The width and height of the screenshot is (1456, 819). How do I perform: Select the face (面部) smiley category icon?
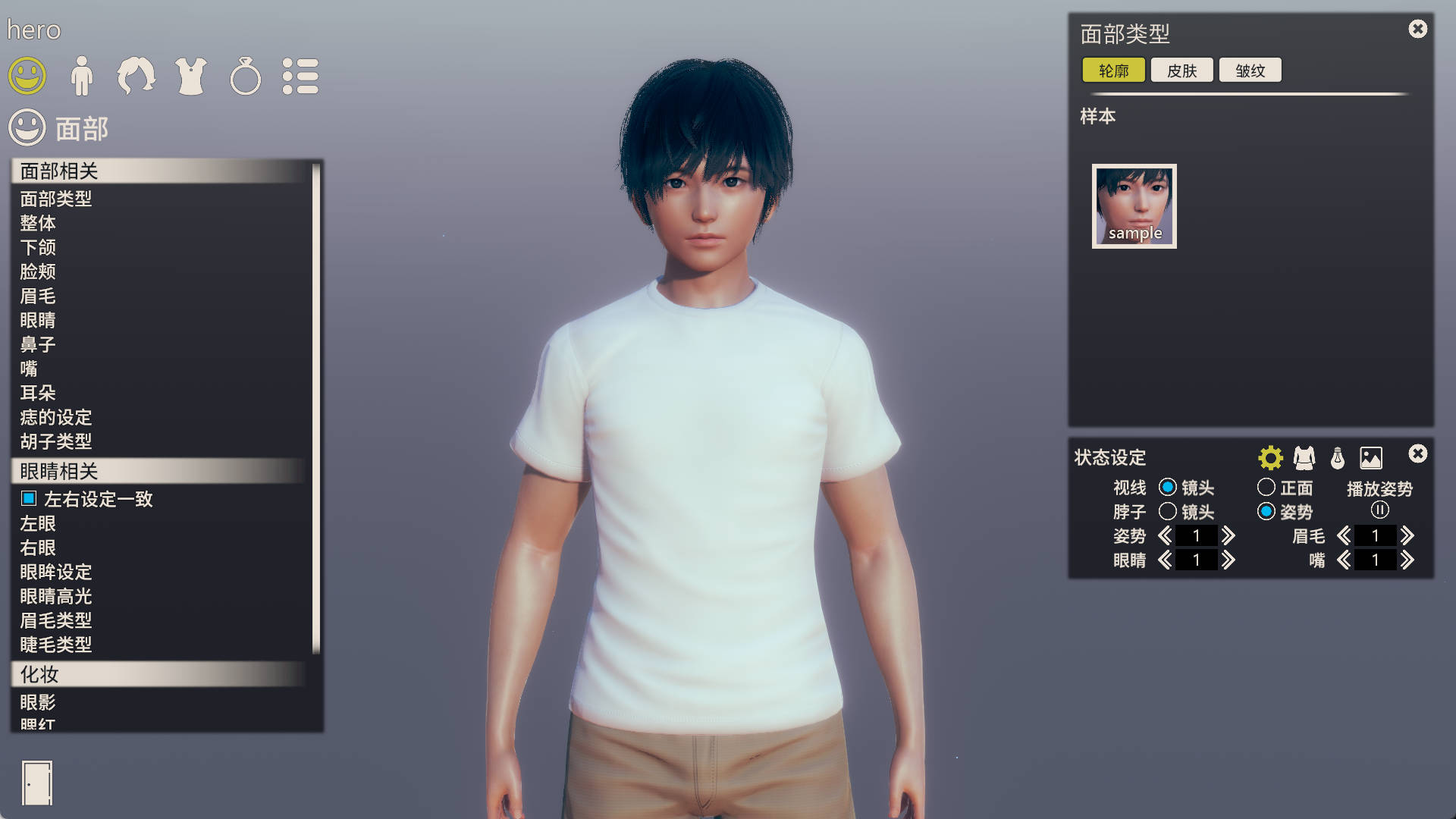point(29,75)
